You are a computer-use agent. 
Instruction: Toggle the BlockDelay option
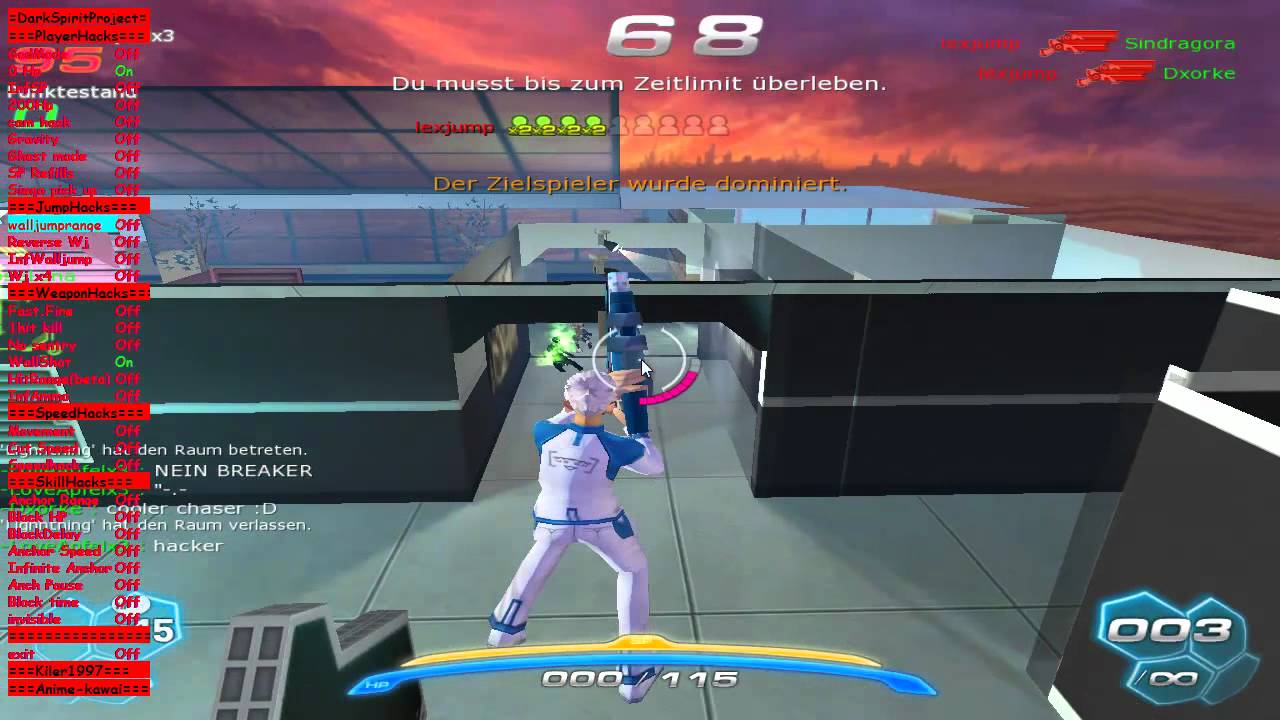click(x=45, y=534)
